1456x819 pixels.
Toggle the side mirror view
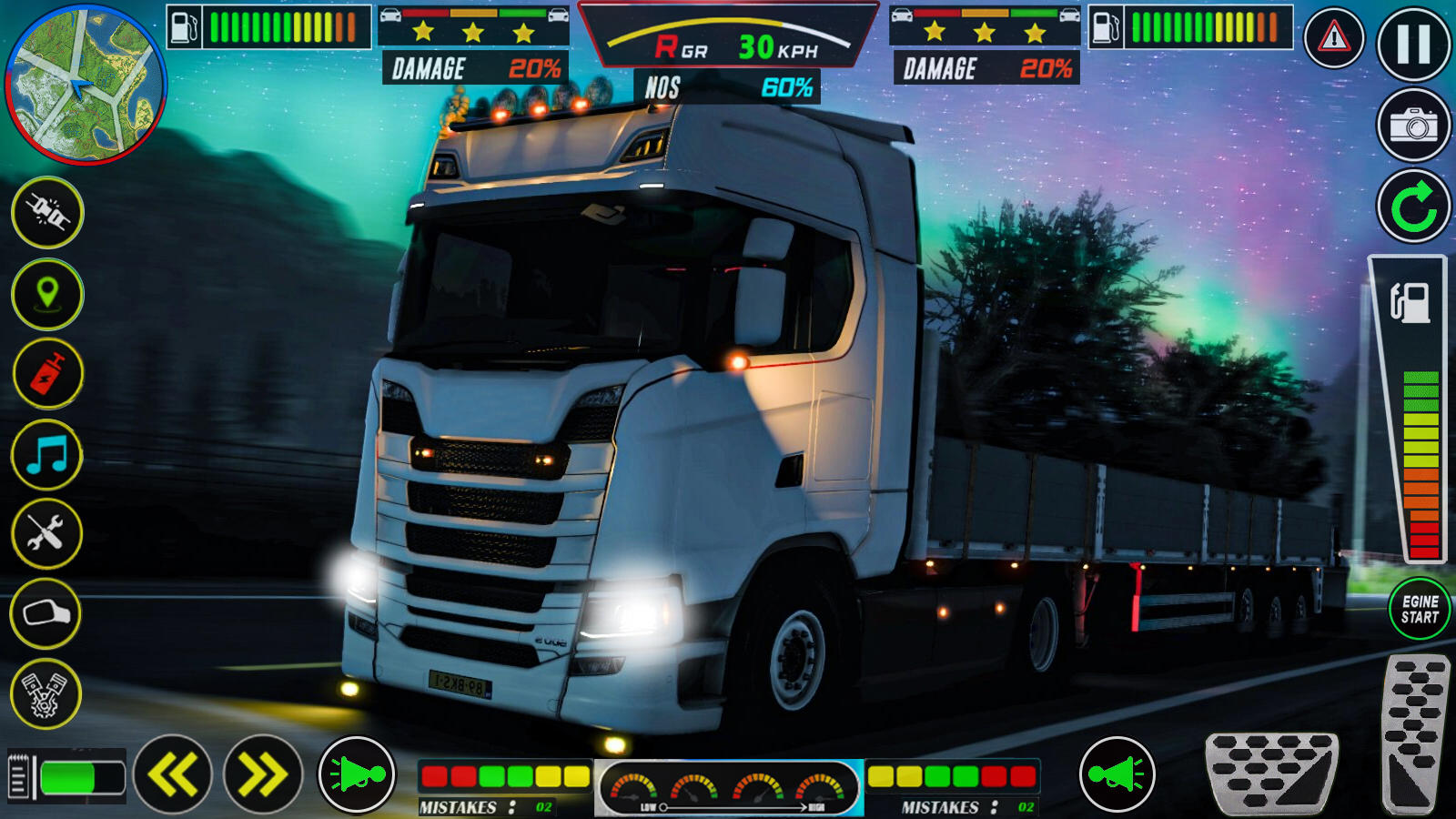coord(45,615)
